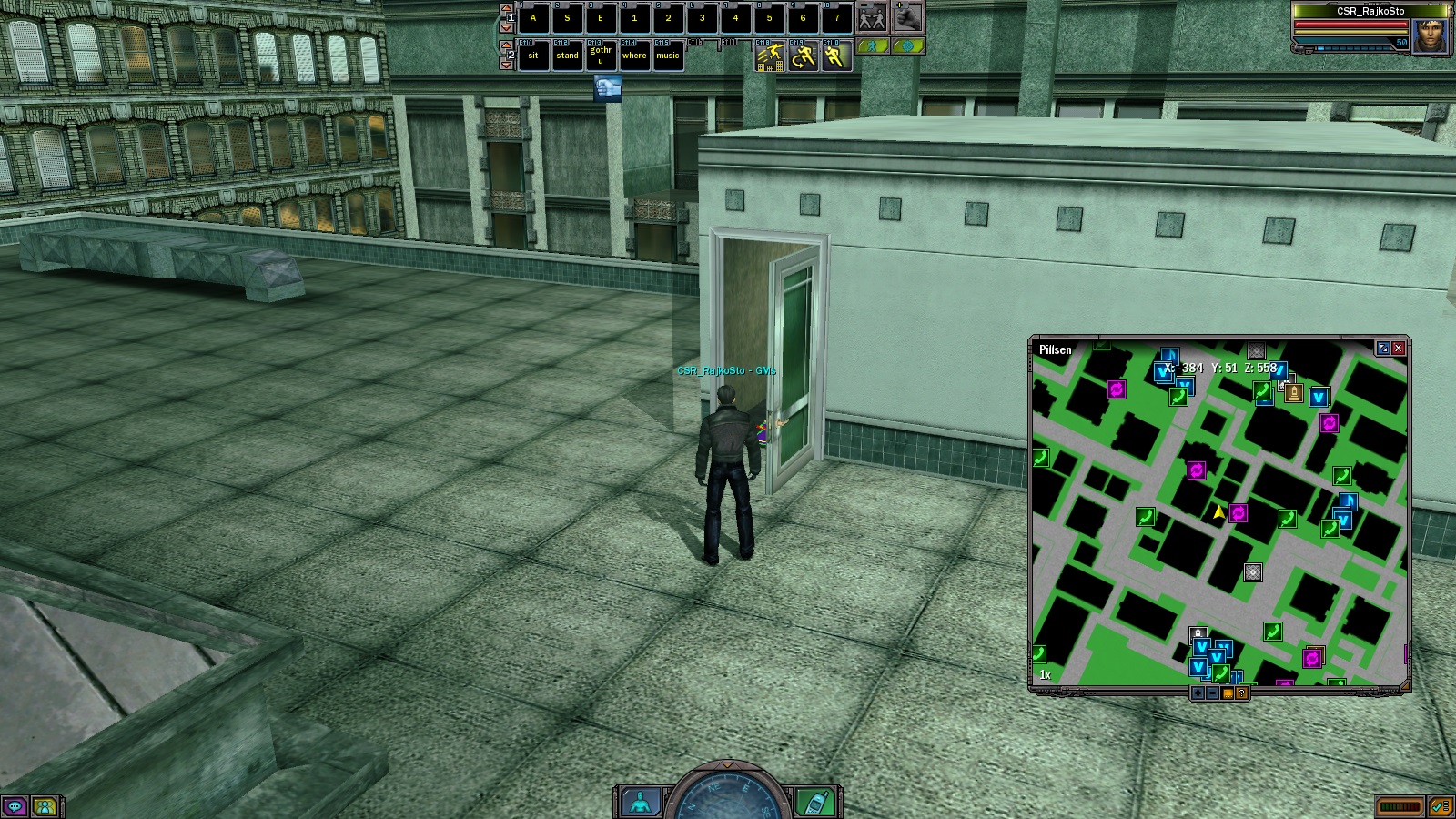This screenshot has height=819, width=1456.
Task: Open the character figure menu by compass
Action: coord(641,803)
